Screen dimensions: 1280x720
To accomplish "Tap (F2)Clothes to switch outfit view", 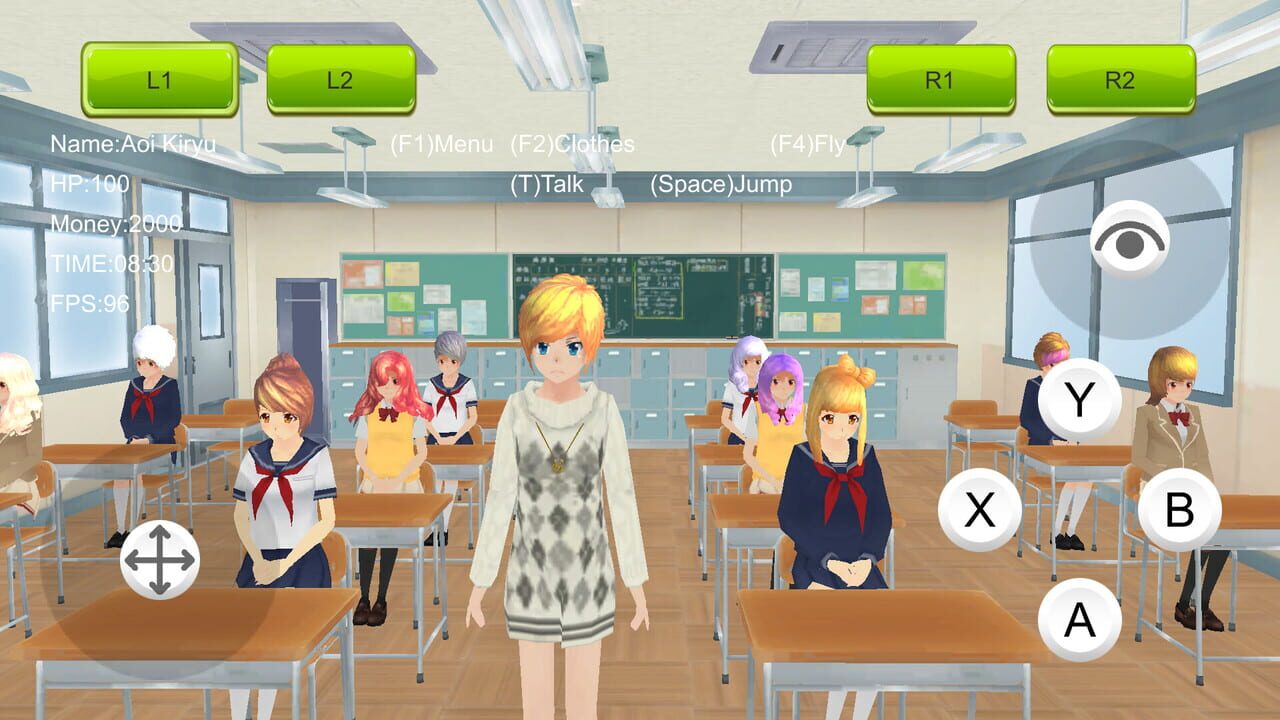I will (x=572, y=144).
